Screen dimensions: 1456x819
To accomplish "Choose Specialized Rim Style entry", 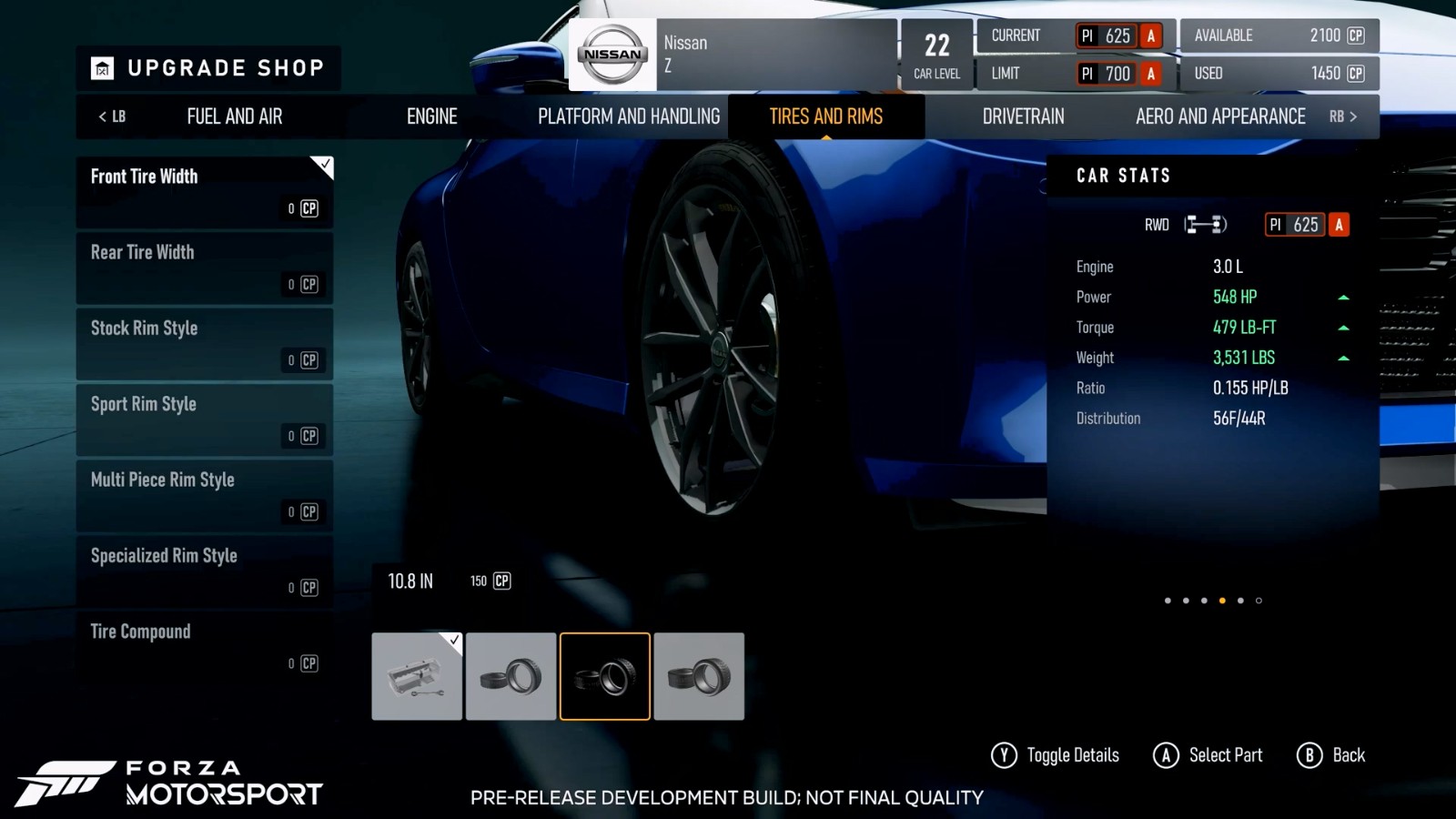I will [205, 571].
